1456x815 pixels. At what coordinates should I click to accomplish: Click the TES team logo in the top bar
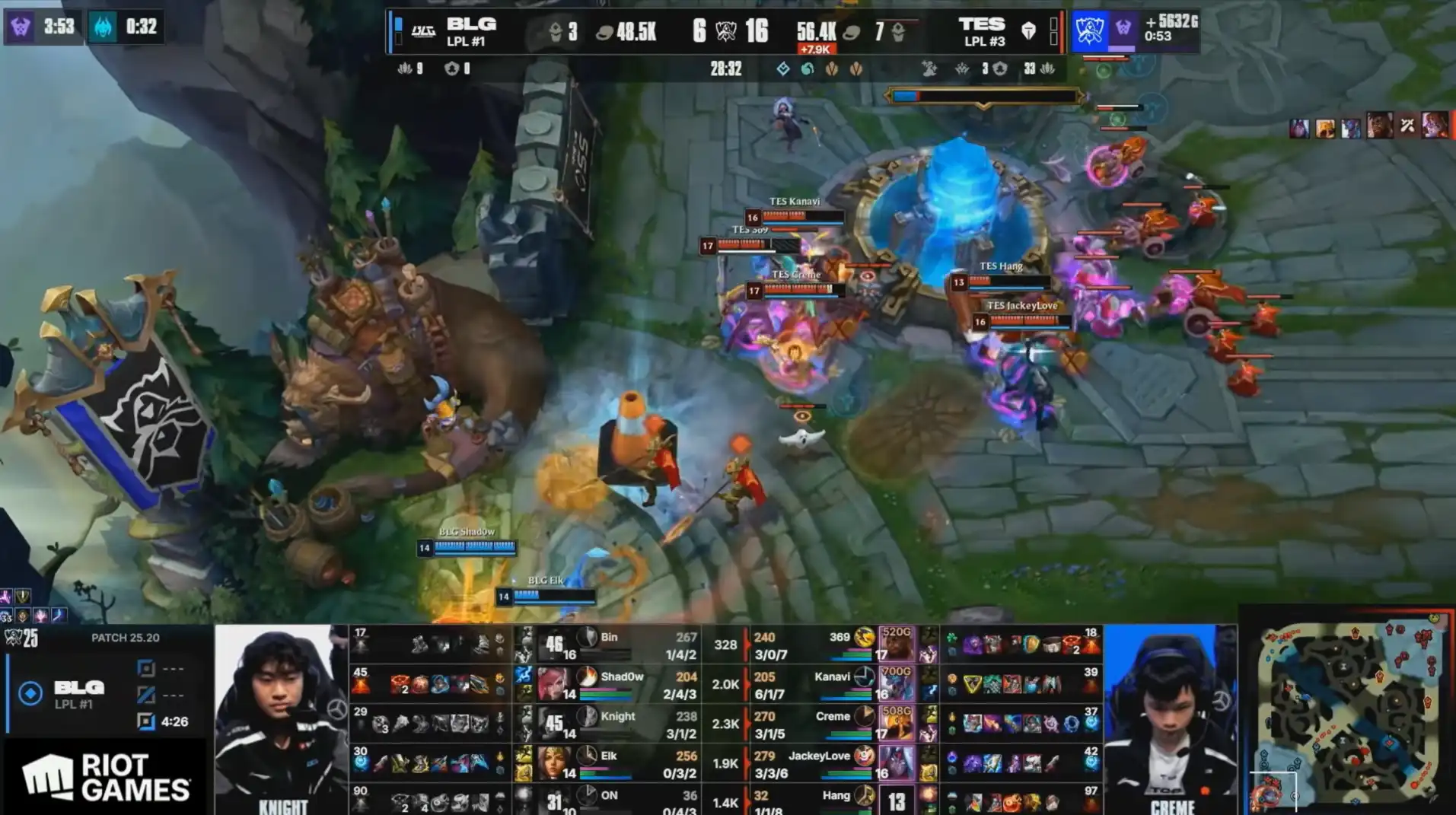click(1028, 30)
